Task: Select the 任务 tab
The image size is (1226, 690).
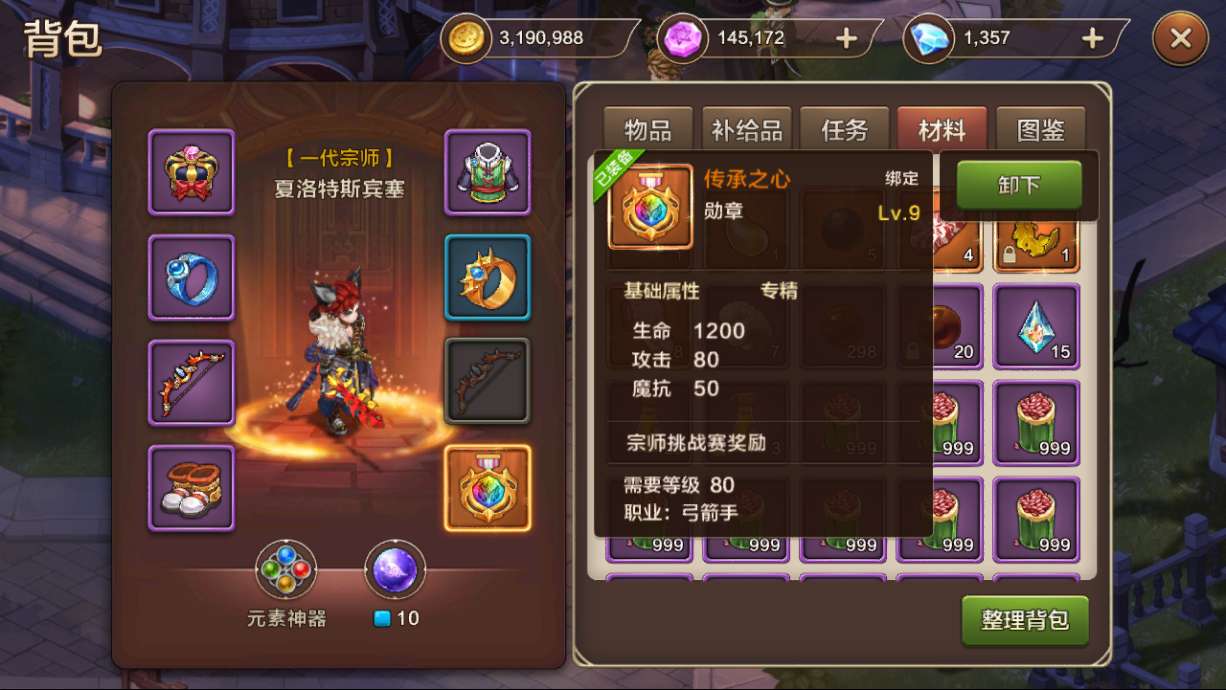Action: [843, 130]
